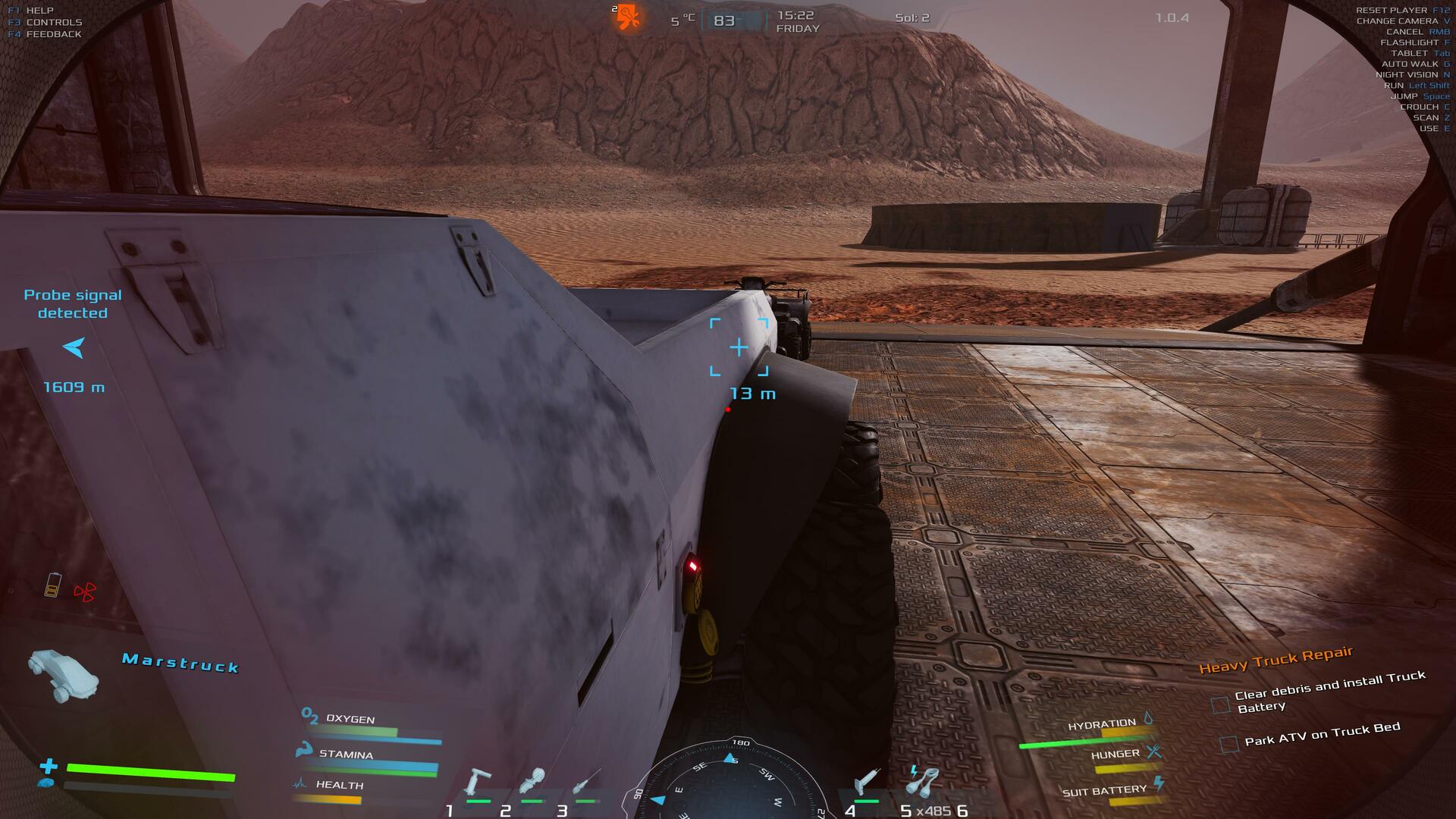Select the probe signal direction arrow
The image size is (1456, 819).
tap(74, 348)
